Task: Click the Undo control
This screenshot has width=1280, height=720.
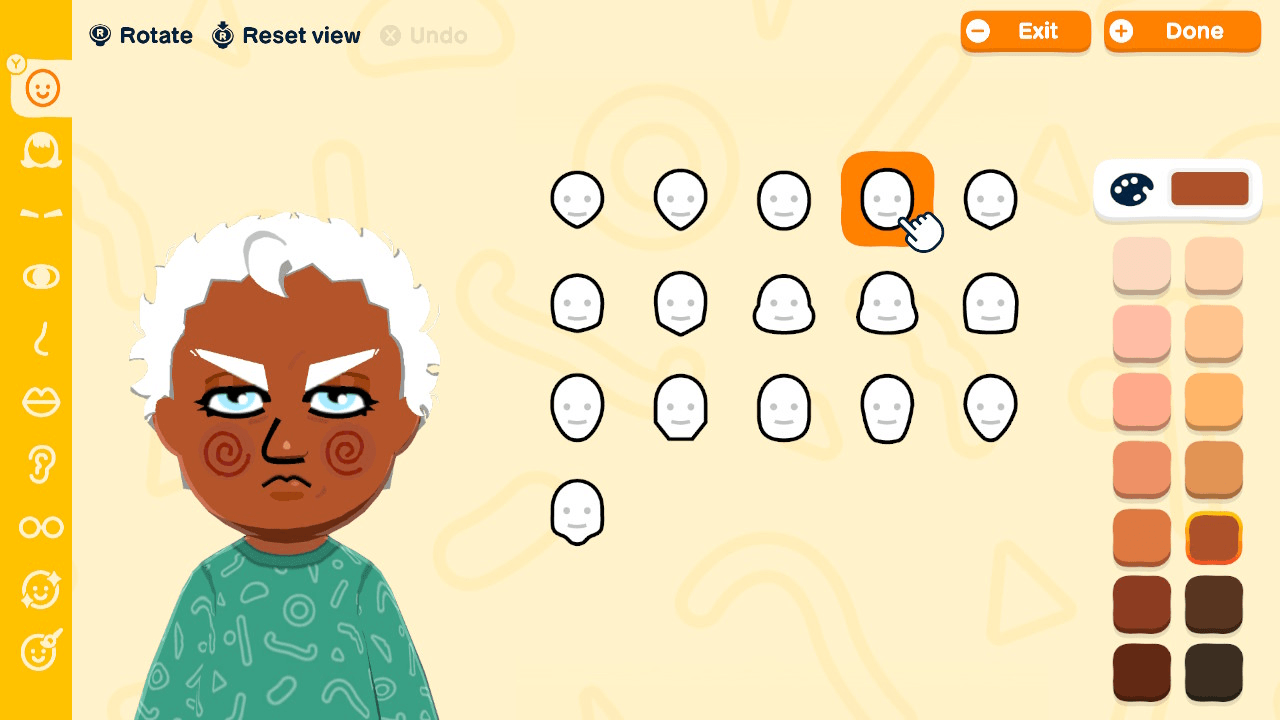Action: coord(424,36)
